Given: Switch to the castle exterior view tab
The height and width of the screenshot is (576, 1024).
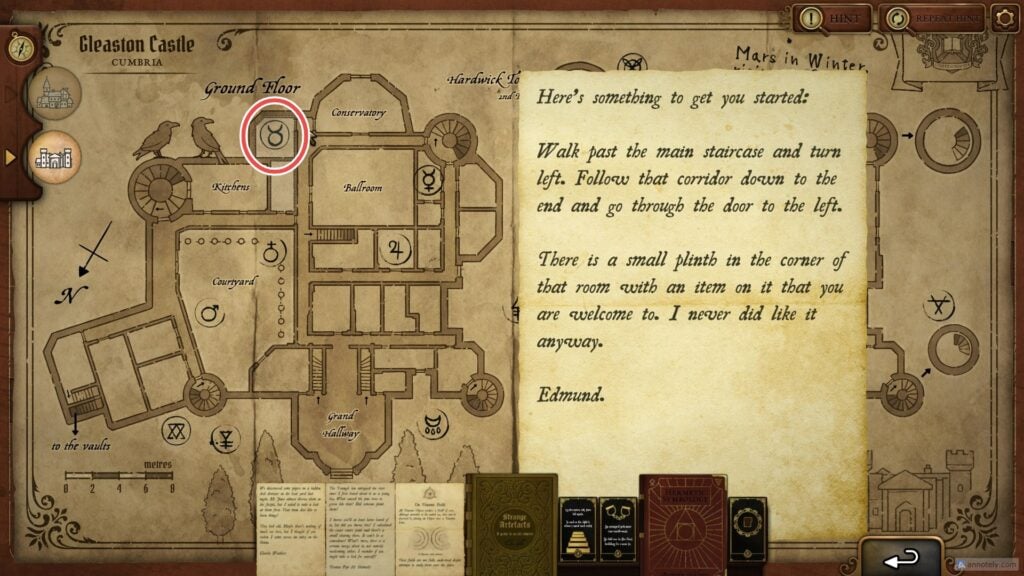Looking at the screenshot, I should point(56,97).
